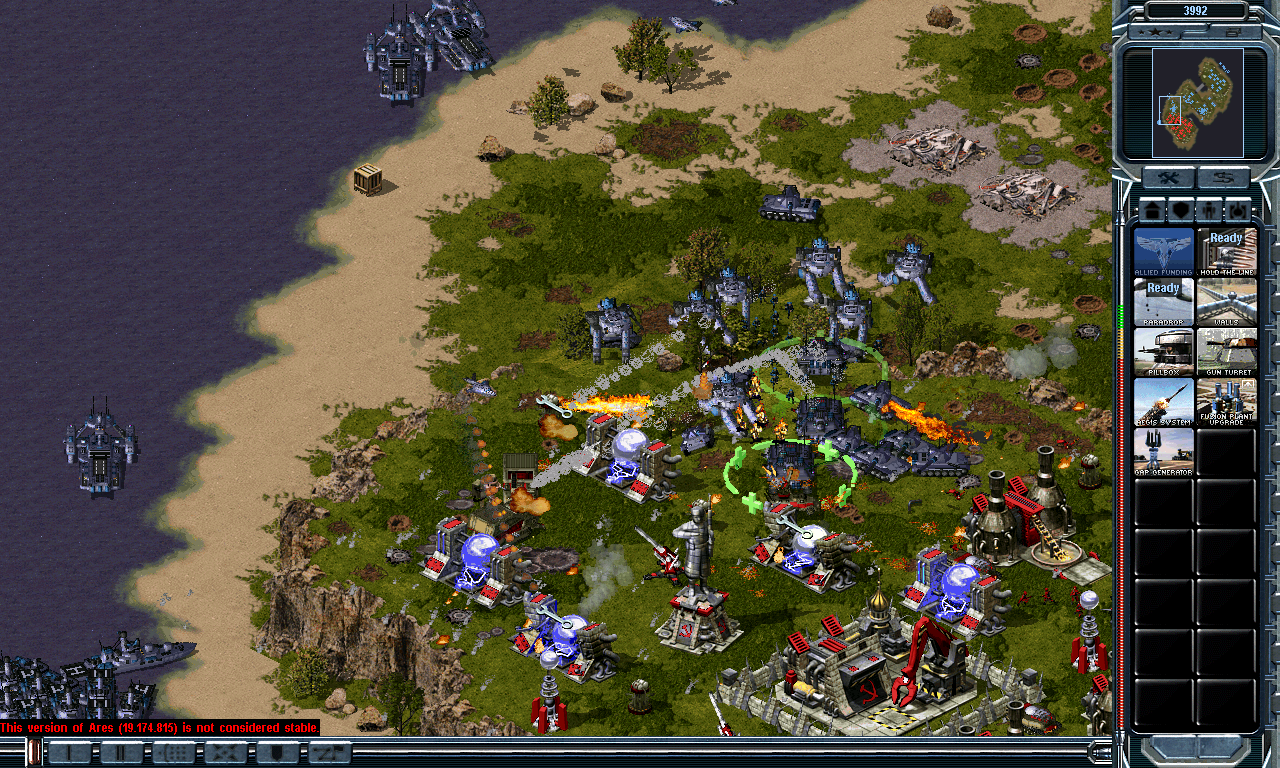
Task: Queue the Aegis System defense
Action: point(1164,401)
